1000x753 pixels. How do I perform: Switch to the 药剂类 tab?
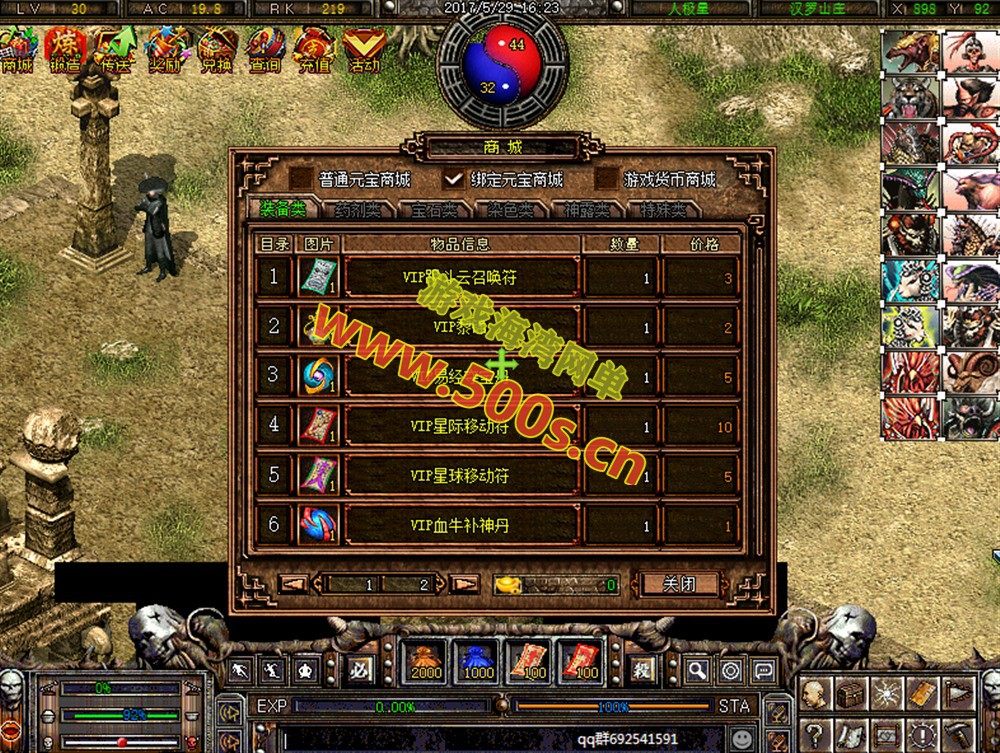click(357, 210)
